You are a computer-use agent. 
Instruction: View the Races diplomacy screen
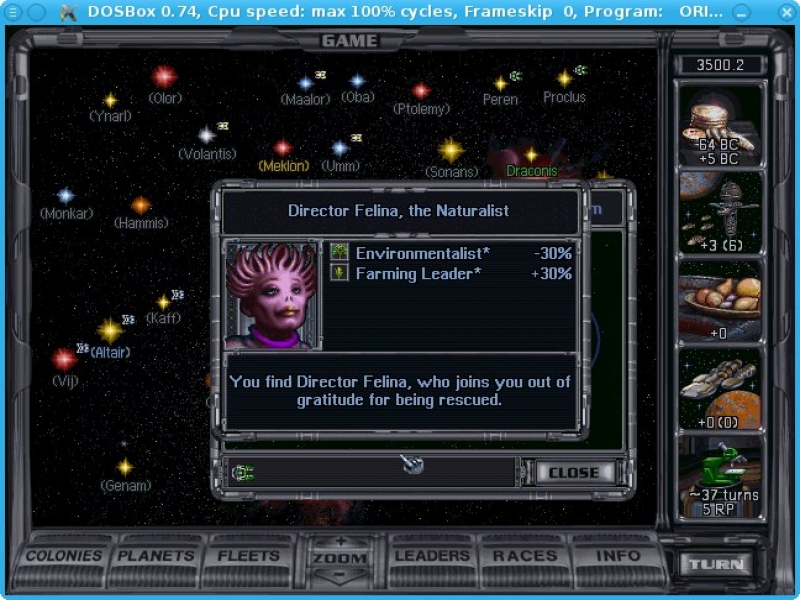tap(525, 556)
